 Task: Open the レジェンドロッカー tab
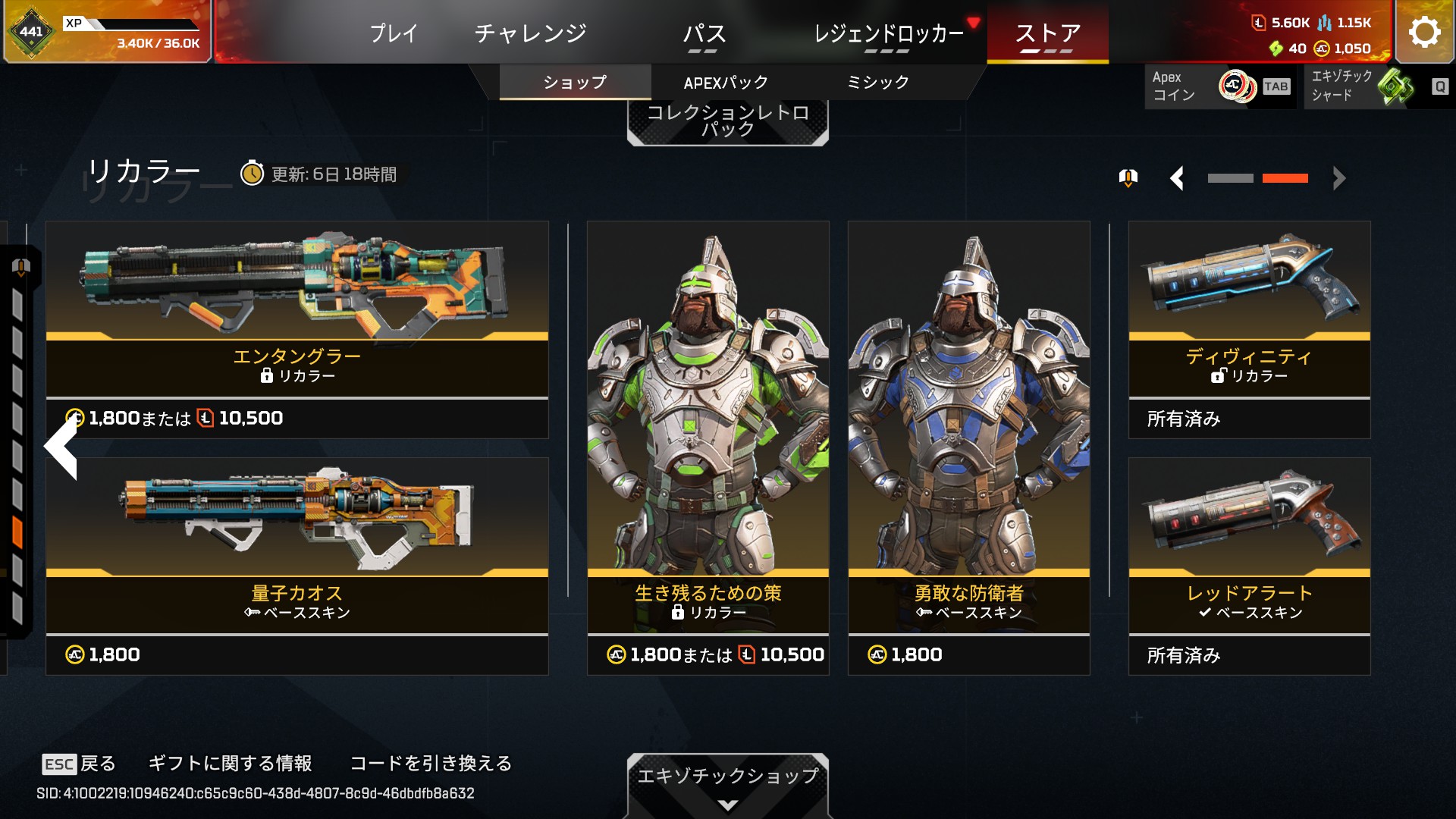888,33
